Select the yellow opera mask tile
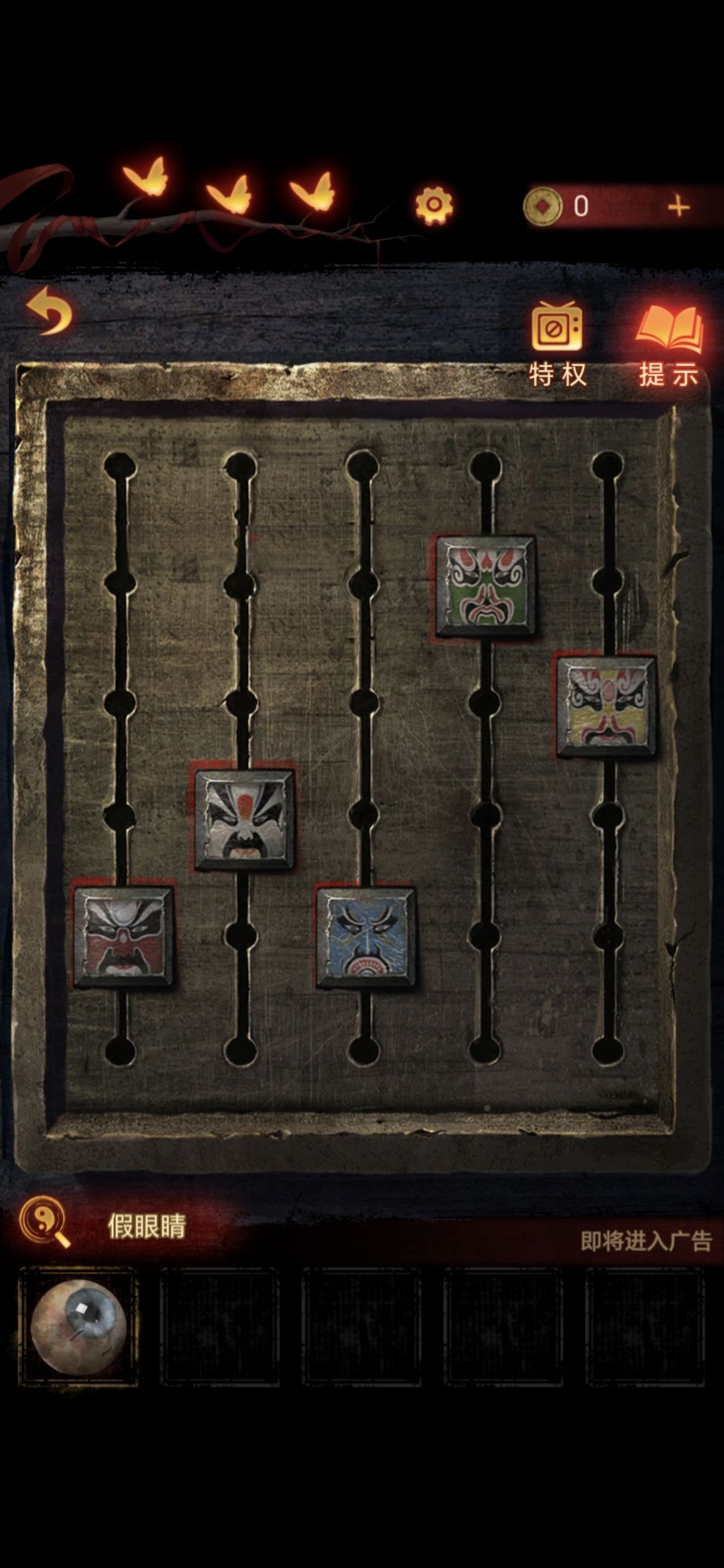The height and width of the screenshot is (1568, 724). click(x=607, y=706)
